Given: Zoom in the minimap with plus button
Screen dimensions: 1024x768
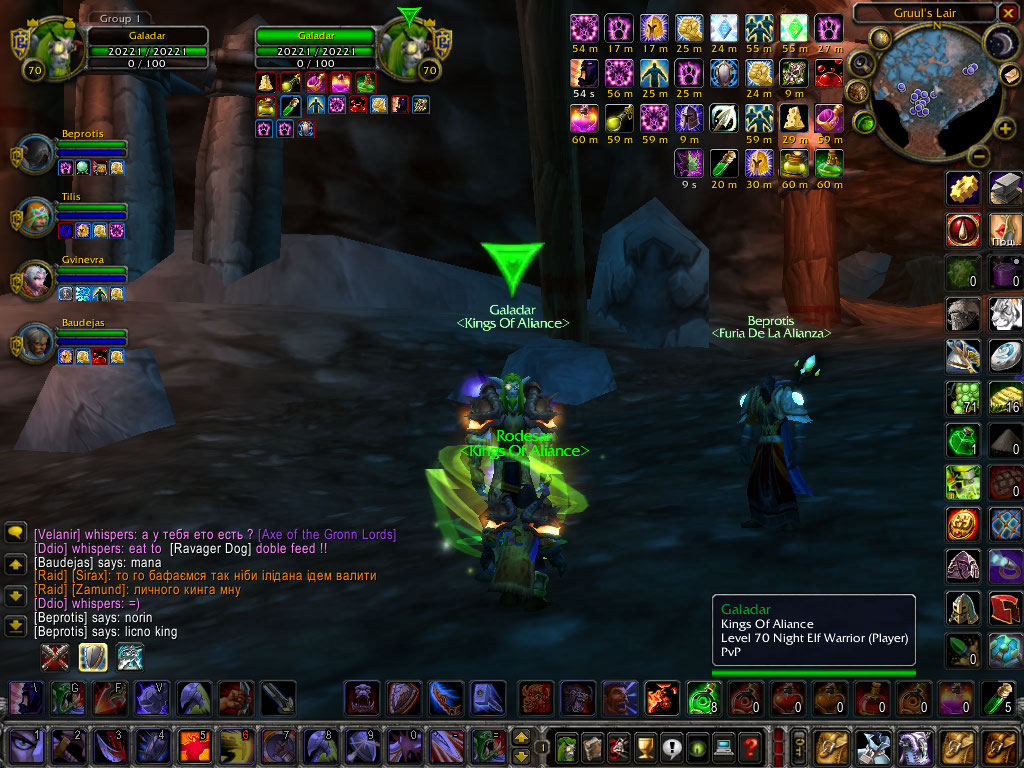Looking at the screenshot, I should [x=1005, y=128].
